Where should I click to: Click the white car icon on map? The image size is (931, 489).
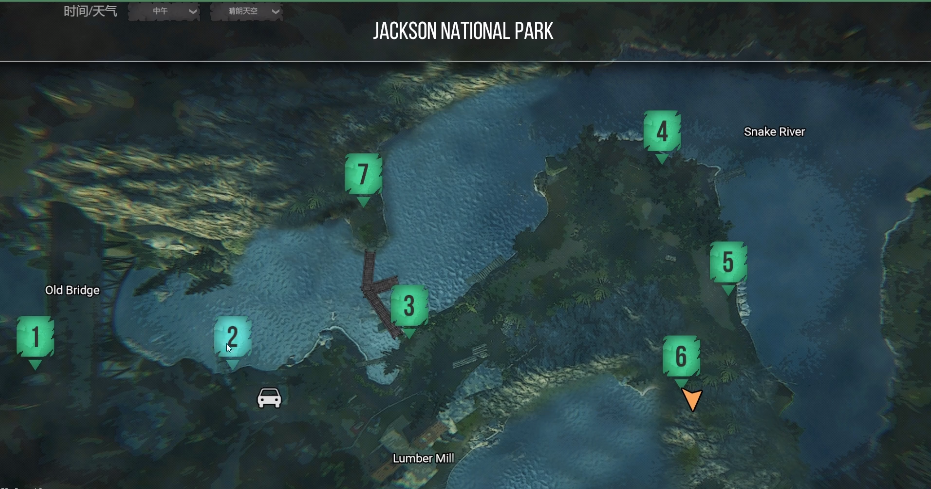pos(269,397)
